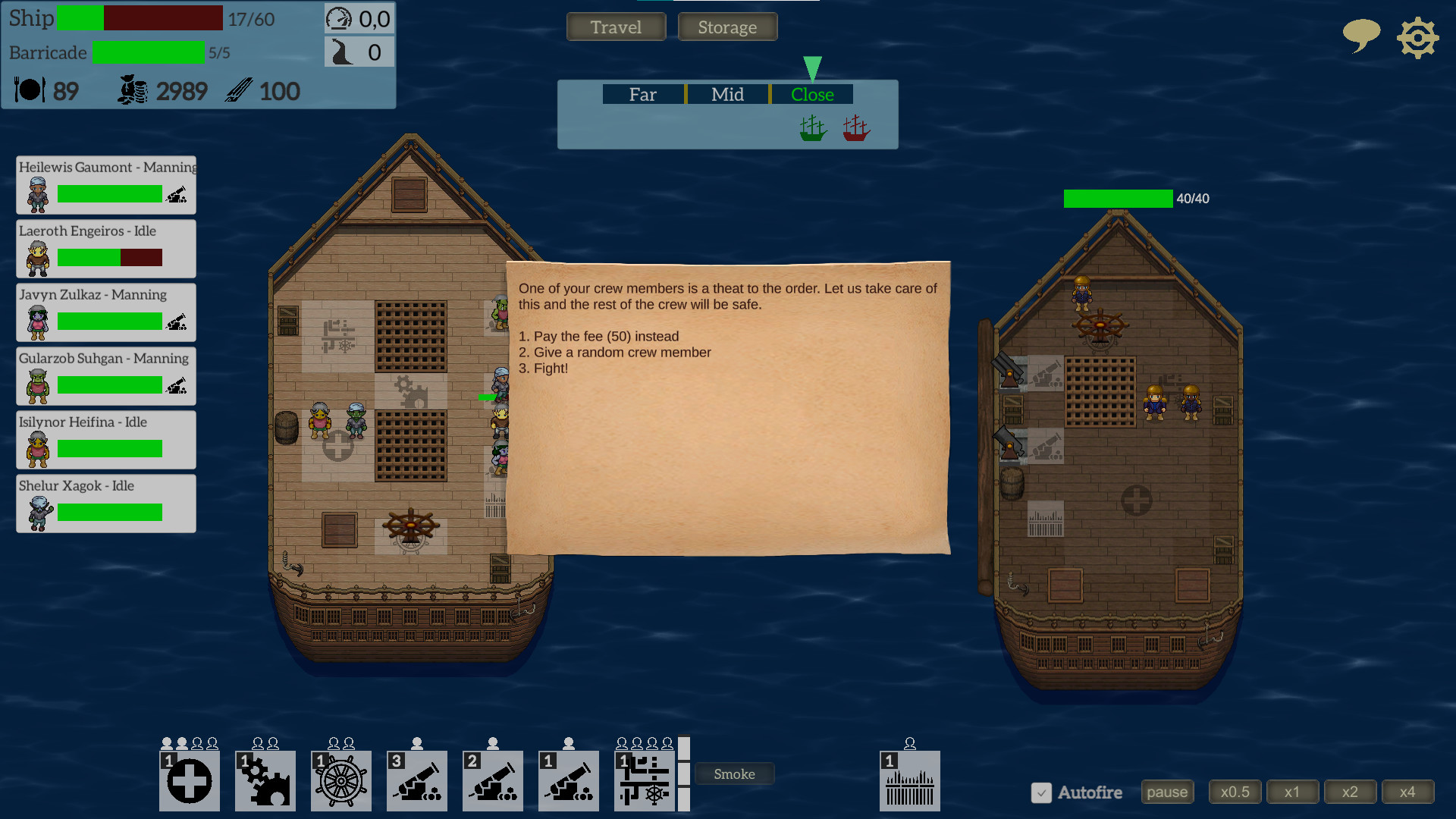Open the settings gear menu

pyautogui.click(x=1417, y=36)
